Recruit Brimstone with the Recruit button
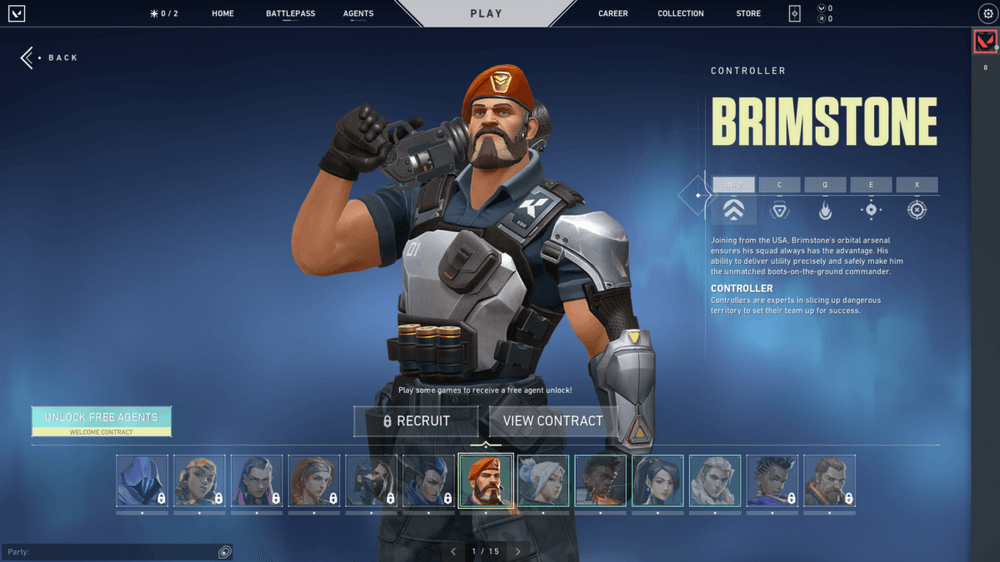Image resolution: width=1000 pixels, height=562 pixels. (416, 421)
